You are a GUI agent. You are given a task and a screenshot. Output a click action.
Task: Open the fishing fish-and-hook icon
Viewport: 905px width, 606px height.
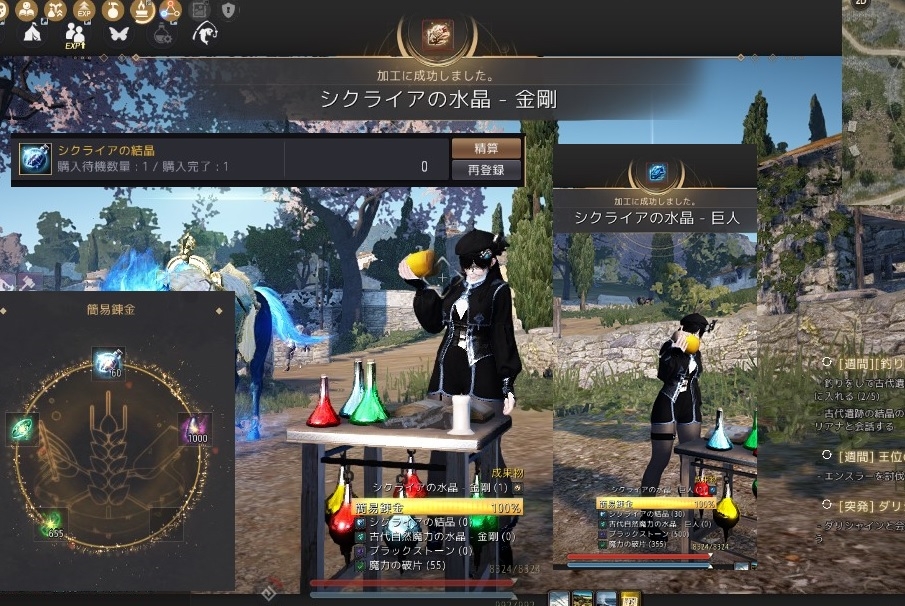205,33
